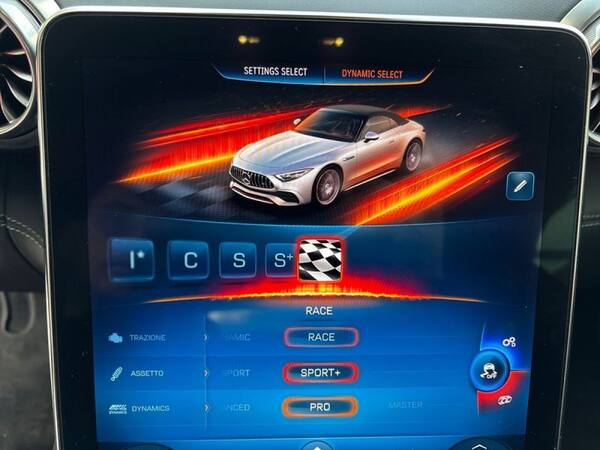Activate the S sport drive mode
The image size is (600, 450).
click(239, 261)
